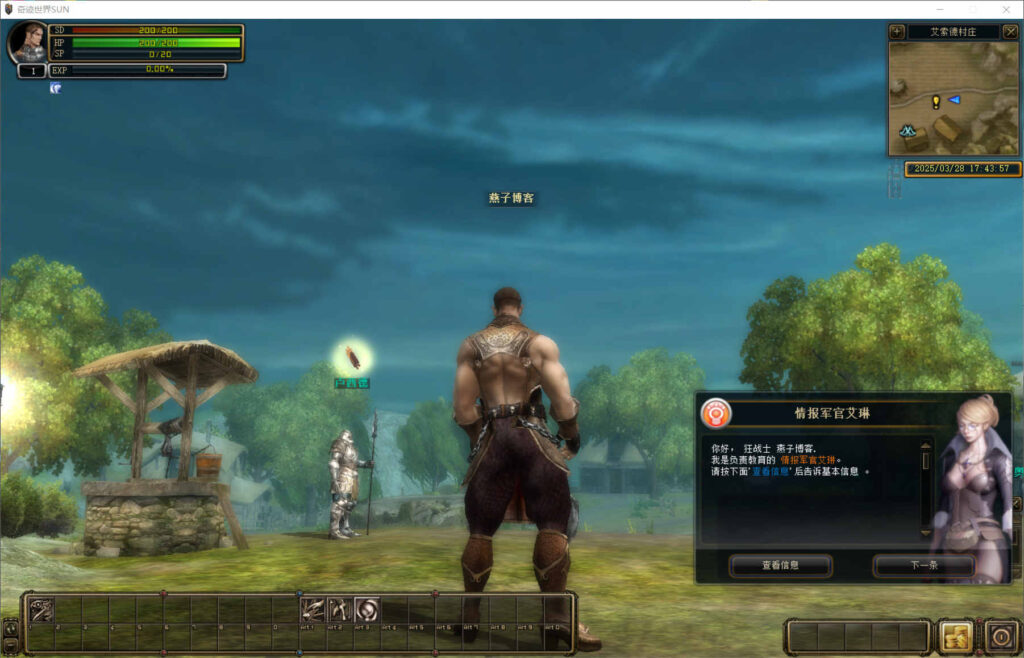Open the round system menu button
The image size is (1024, 658).
(x=1001, y=636)
